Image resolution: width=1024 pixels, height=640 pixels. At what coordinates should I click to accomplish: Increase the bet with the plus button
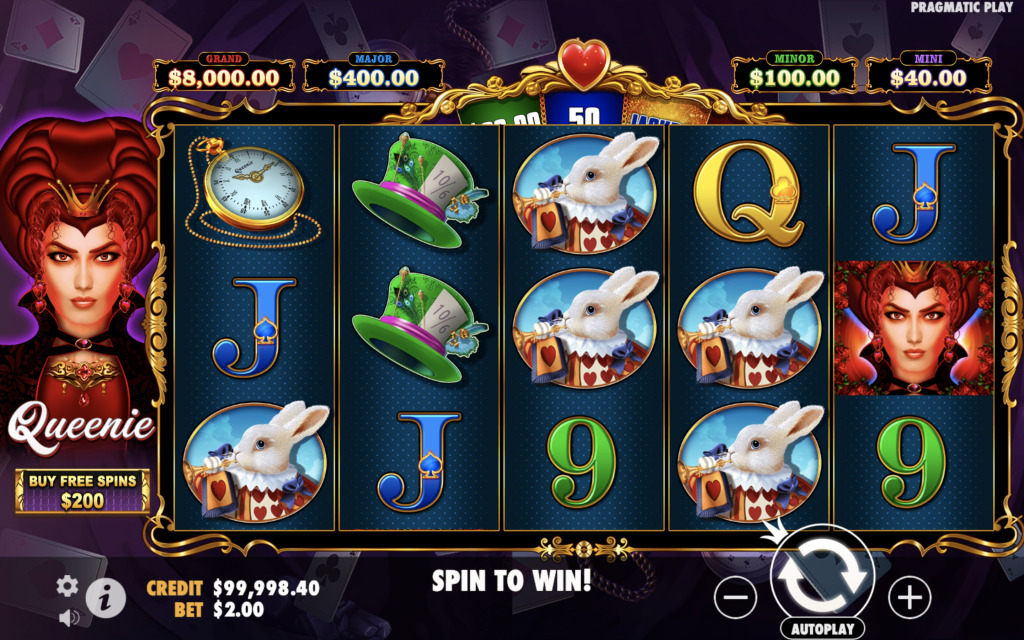click(x=909, y=597)
